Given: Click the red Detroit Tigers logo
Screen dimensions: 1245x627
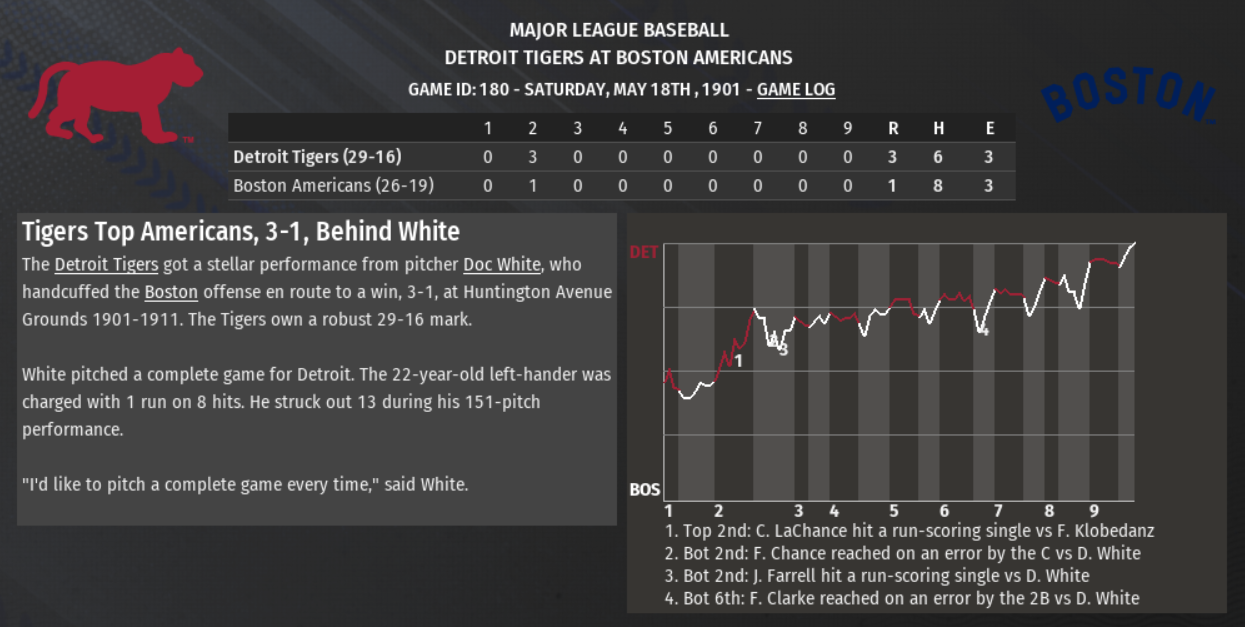Looking at the screenshot, I should 114,95.
